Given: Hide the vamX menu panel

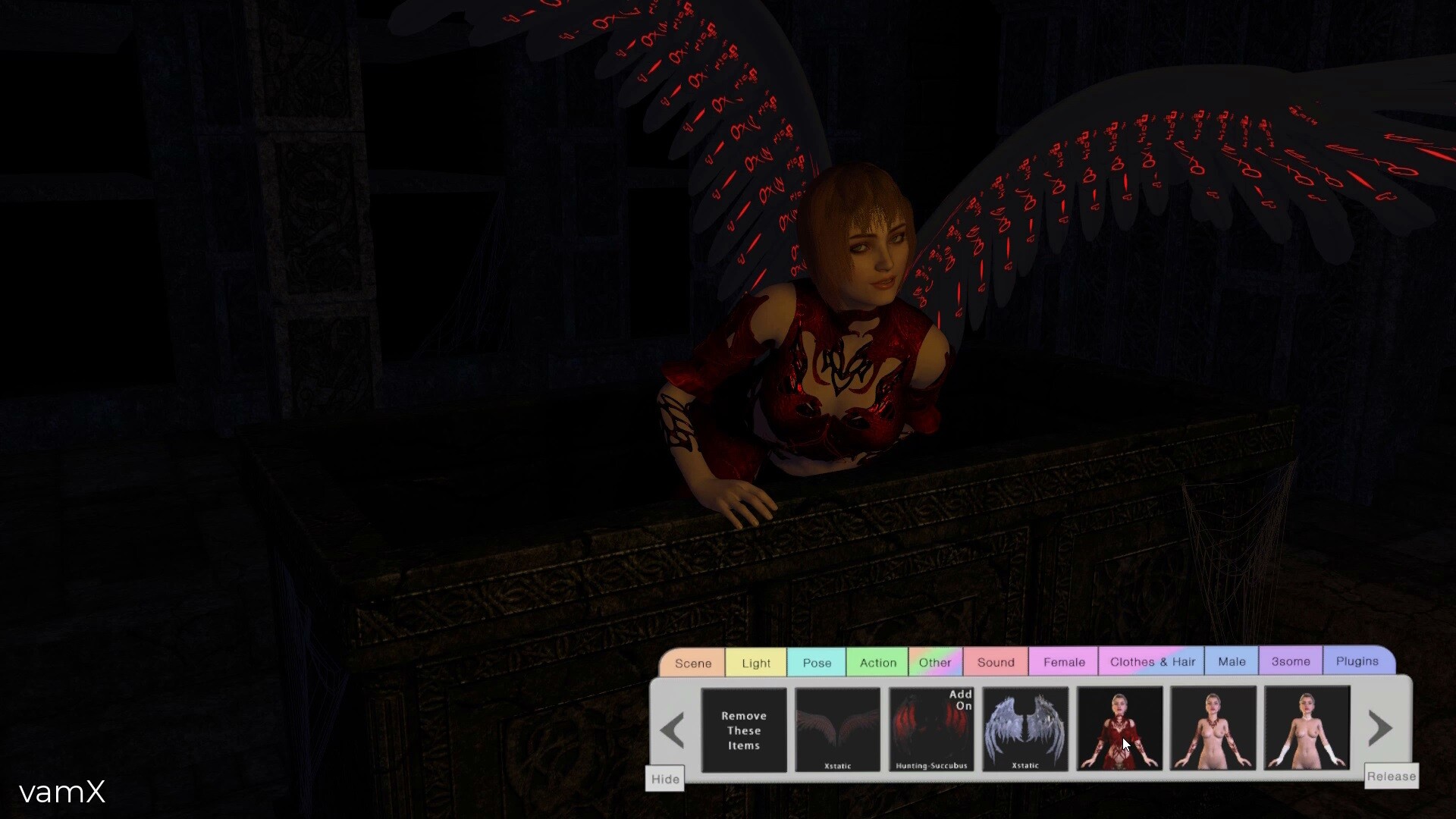Looking at the screenshot, I should (665, 779).
